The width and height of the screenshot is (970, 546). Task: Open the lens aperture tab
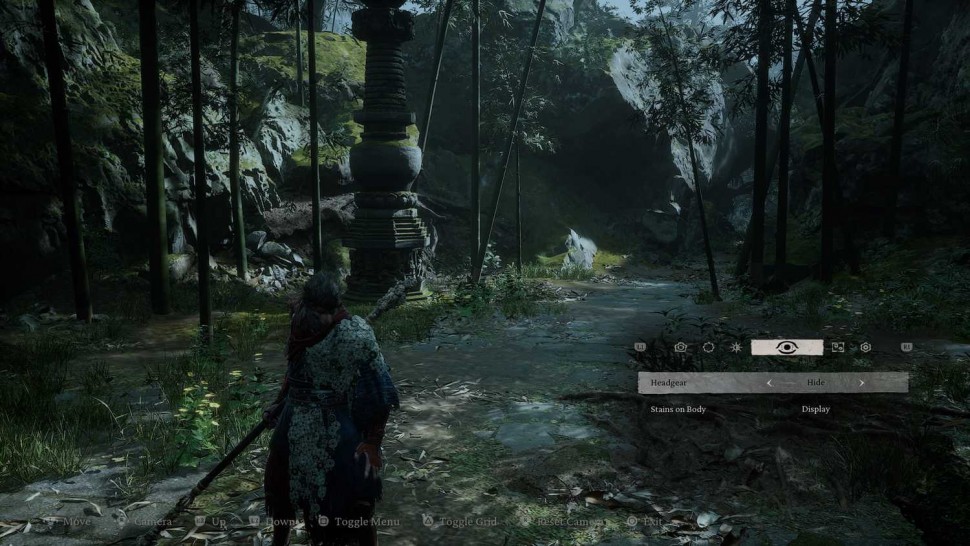708,347
